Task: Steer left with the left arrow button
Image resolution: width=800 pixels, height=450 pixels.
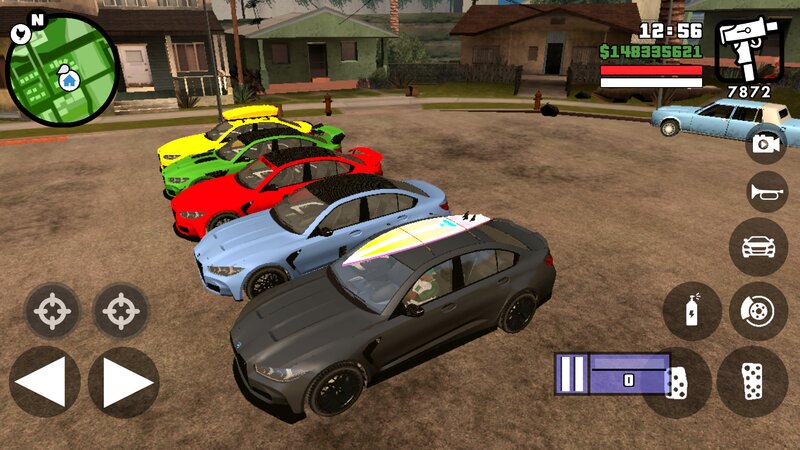Action: (x=44, y=382)
